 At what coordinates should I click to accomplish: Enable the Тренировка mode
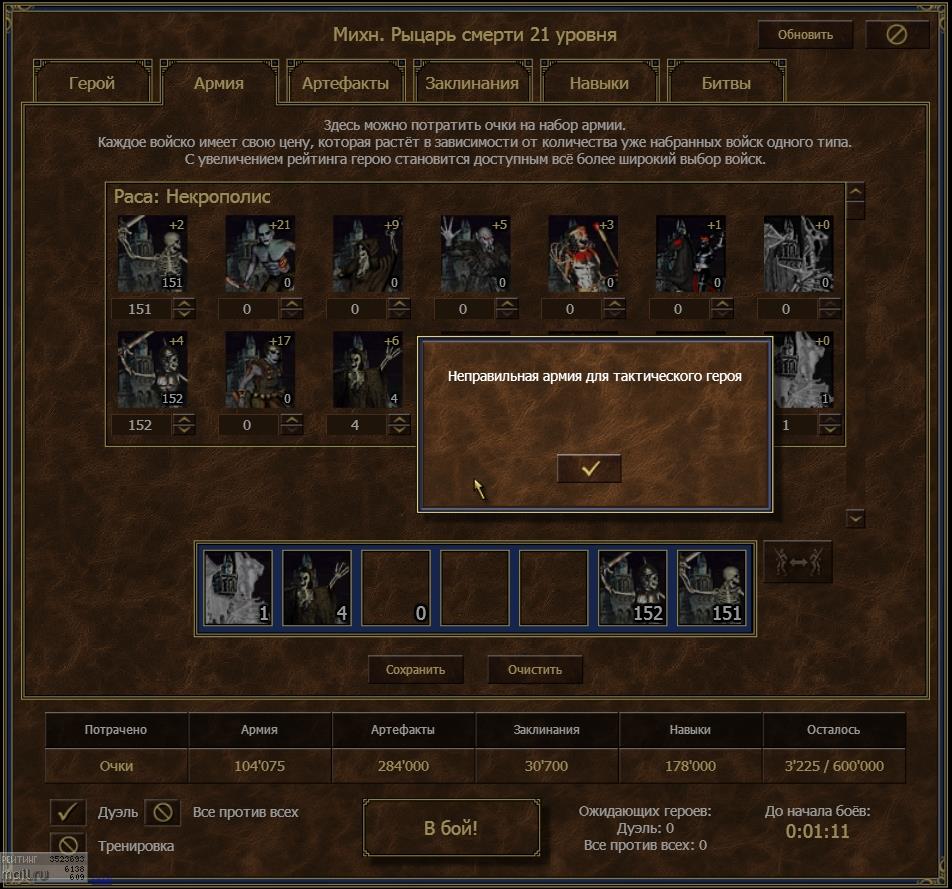68,846
